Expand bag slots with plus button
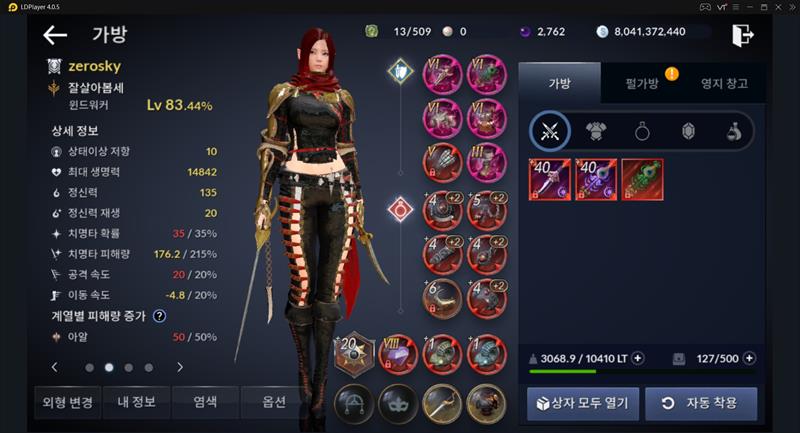The image size is (800, 433). point(750,358)
